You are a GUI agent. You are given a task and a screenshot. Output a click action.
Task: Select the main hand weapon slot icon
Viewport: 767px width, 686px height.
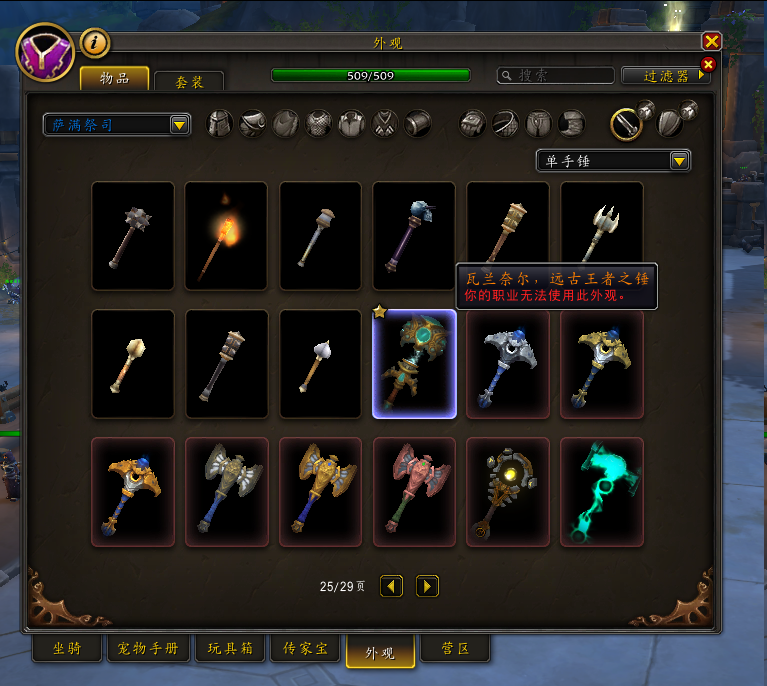(x=626, y=124)
